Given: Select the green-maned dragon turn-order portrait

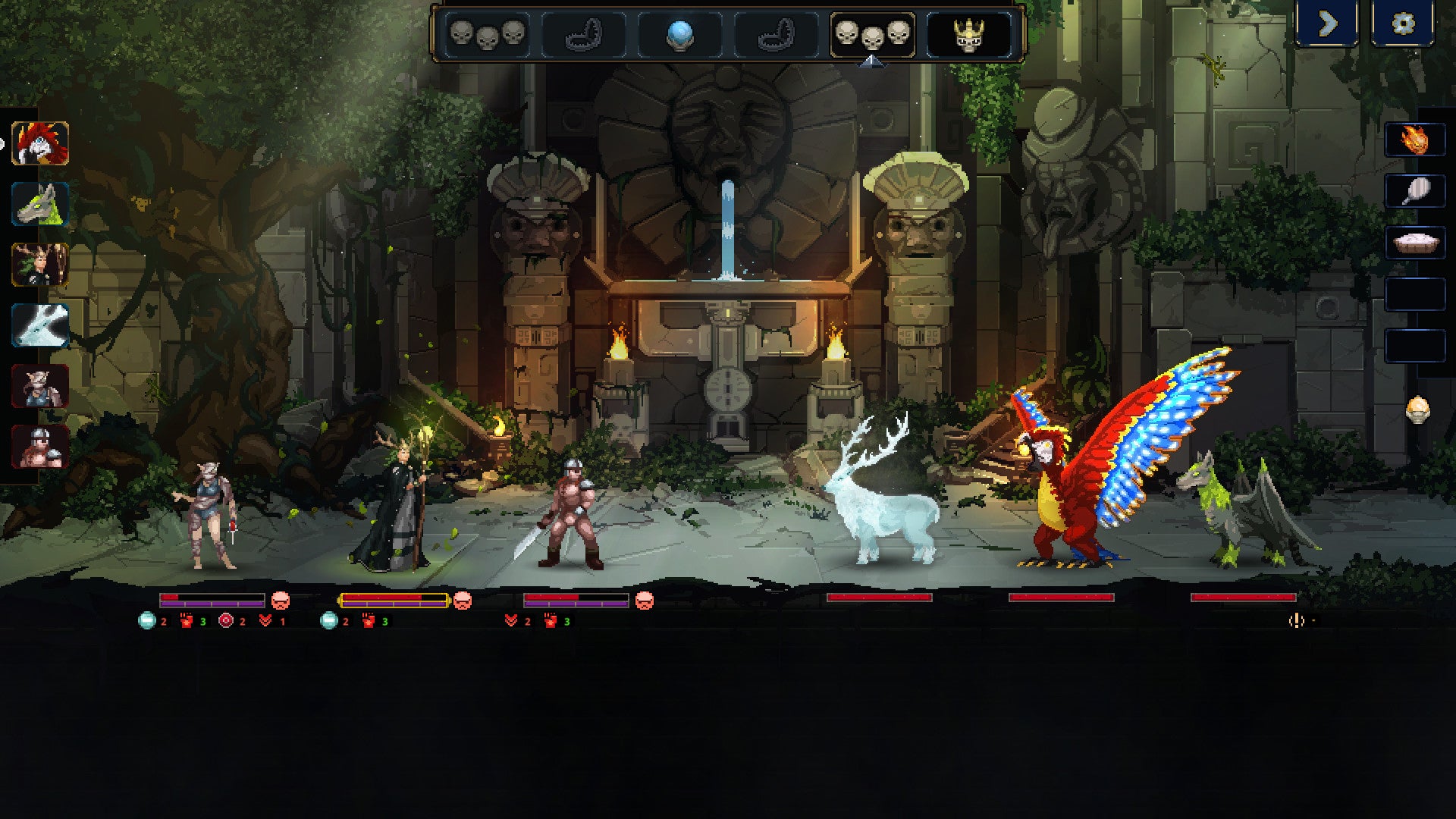Looking at the screenshot, I should [40, 204].
